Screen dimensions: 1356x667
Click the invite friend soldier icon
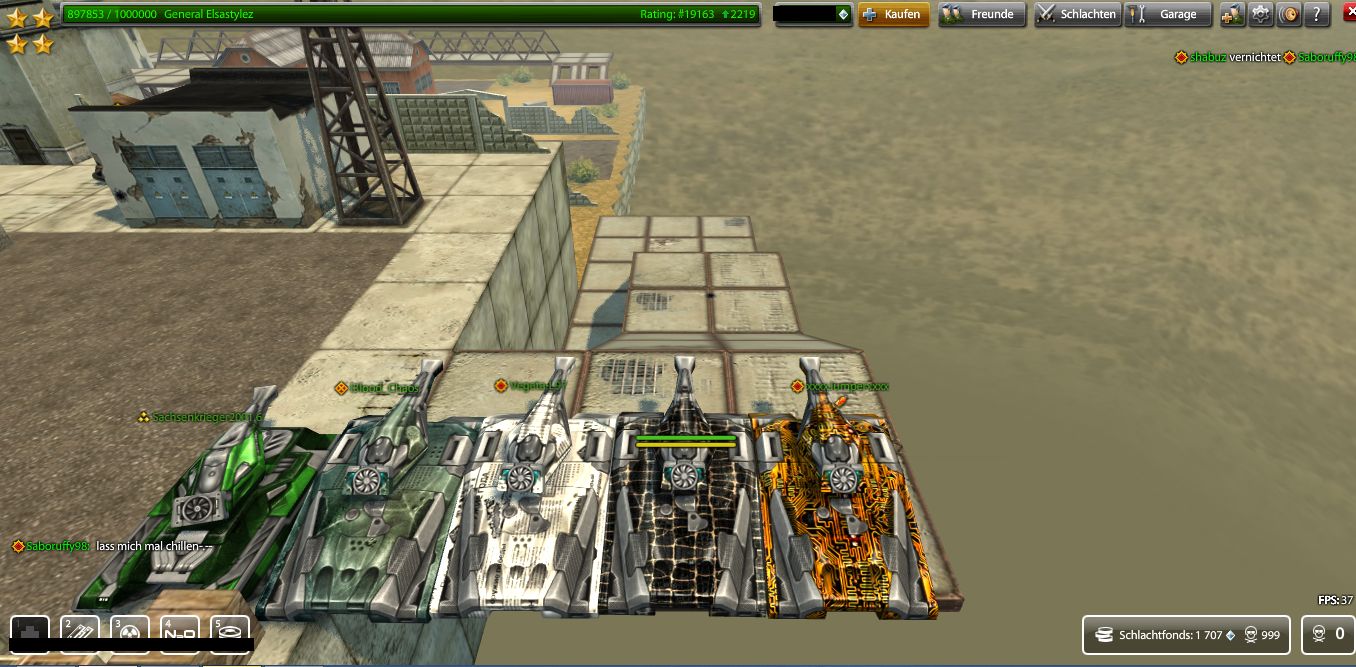pos(1232,14)
